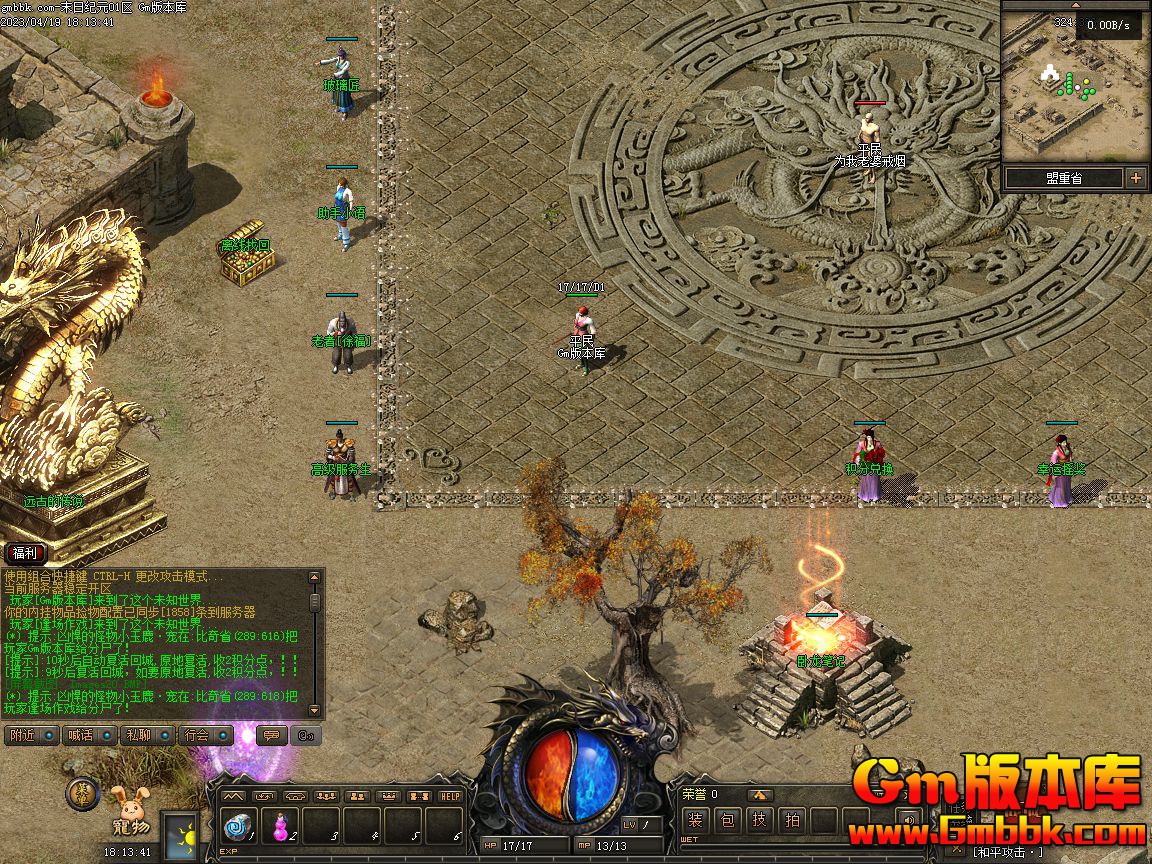Screen dimensions: 1152x864
Task: Use the pink potion in hotbar slot 2
Action: [282, 826]
